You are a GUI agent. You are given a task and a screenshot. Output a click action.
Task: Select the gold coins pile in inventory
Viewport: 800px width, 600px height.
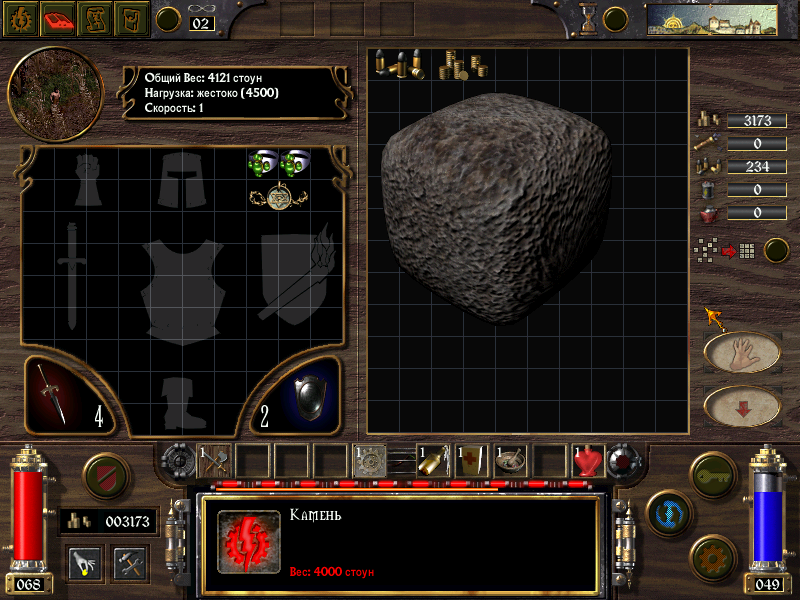point(461,64)
